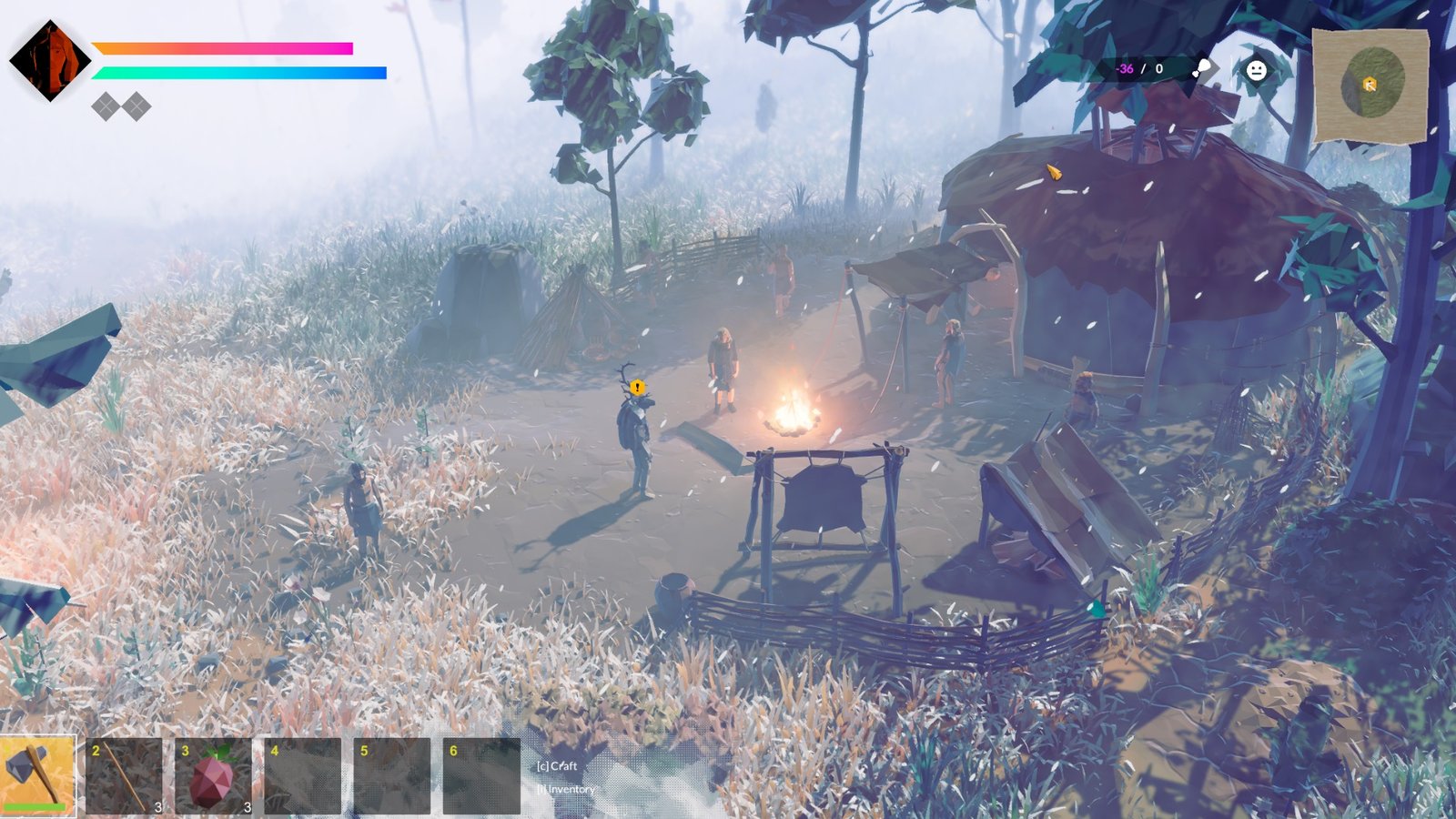Click the yellow exclamation marker above the character
This screenshot has height=819, width=1456.
(x=637, y=386)
